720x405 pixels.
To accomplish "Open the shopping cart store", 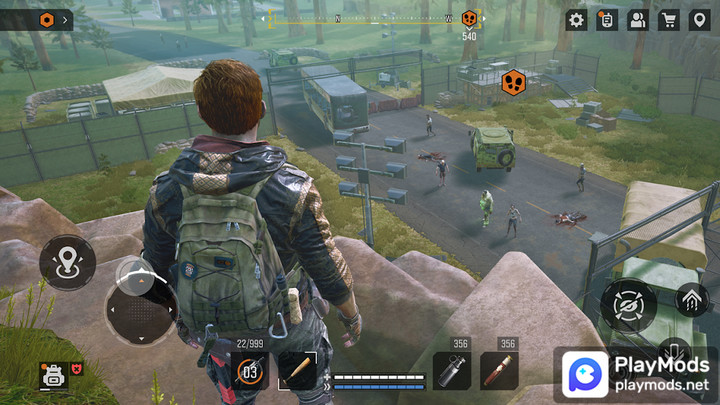I will (x=668, y=19).
